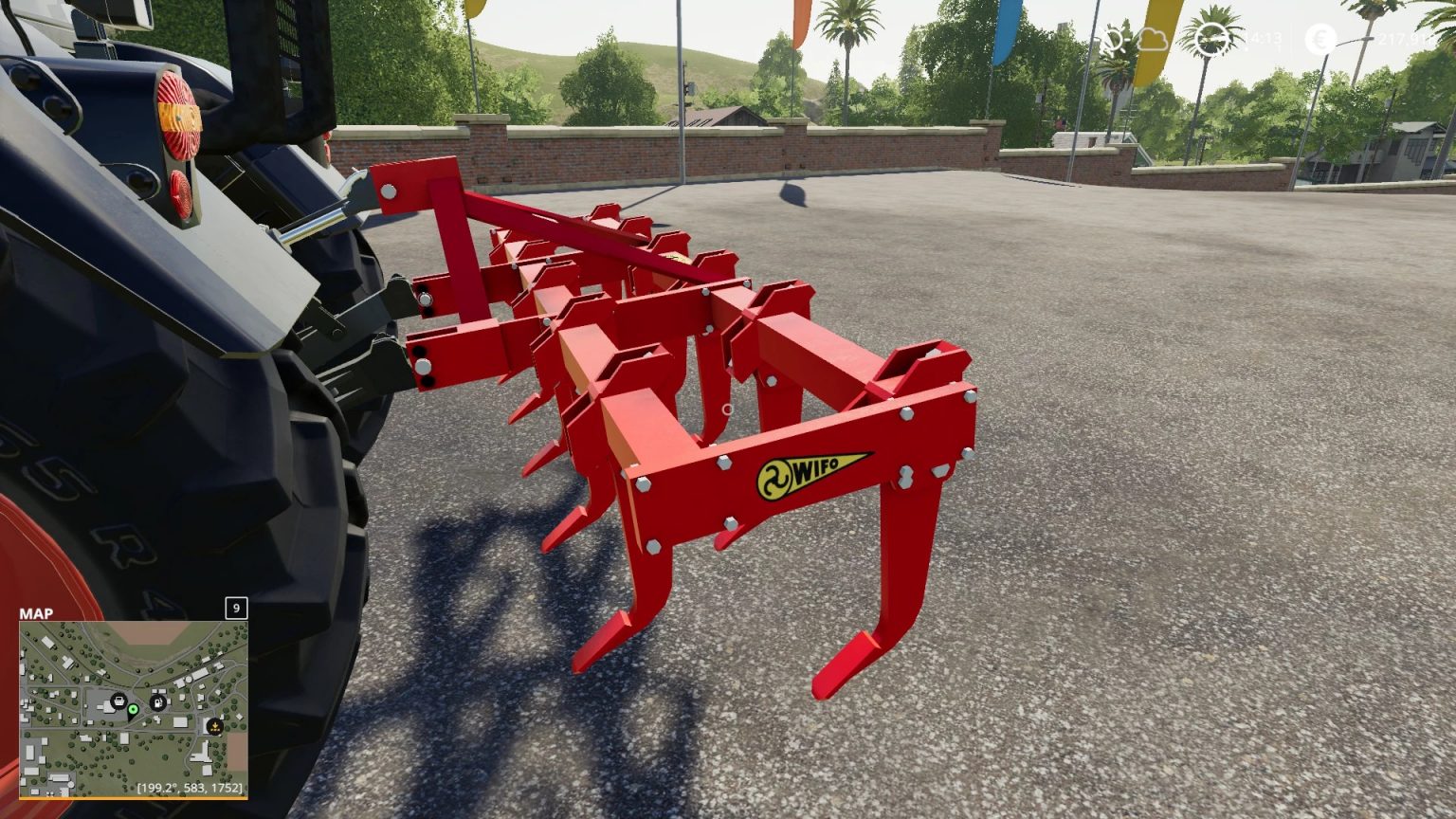The width and height of the screenshot is (1456, 819).
Task: Click the weather cloud icon in the HUD
Action: coord(1152,41)
